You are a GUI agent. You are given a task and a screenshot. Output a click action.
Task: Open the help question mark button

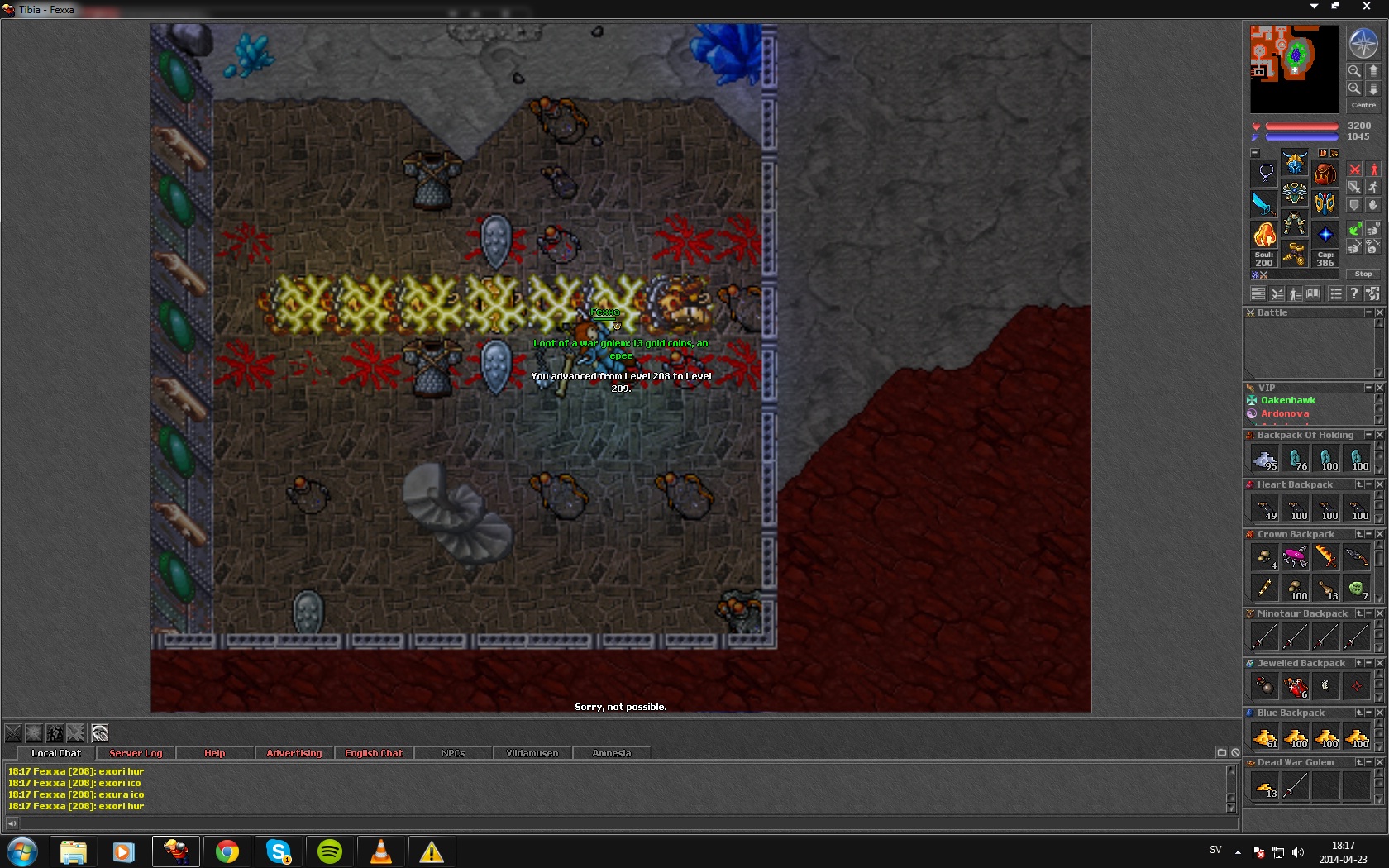click(1353, 293)
